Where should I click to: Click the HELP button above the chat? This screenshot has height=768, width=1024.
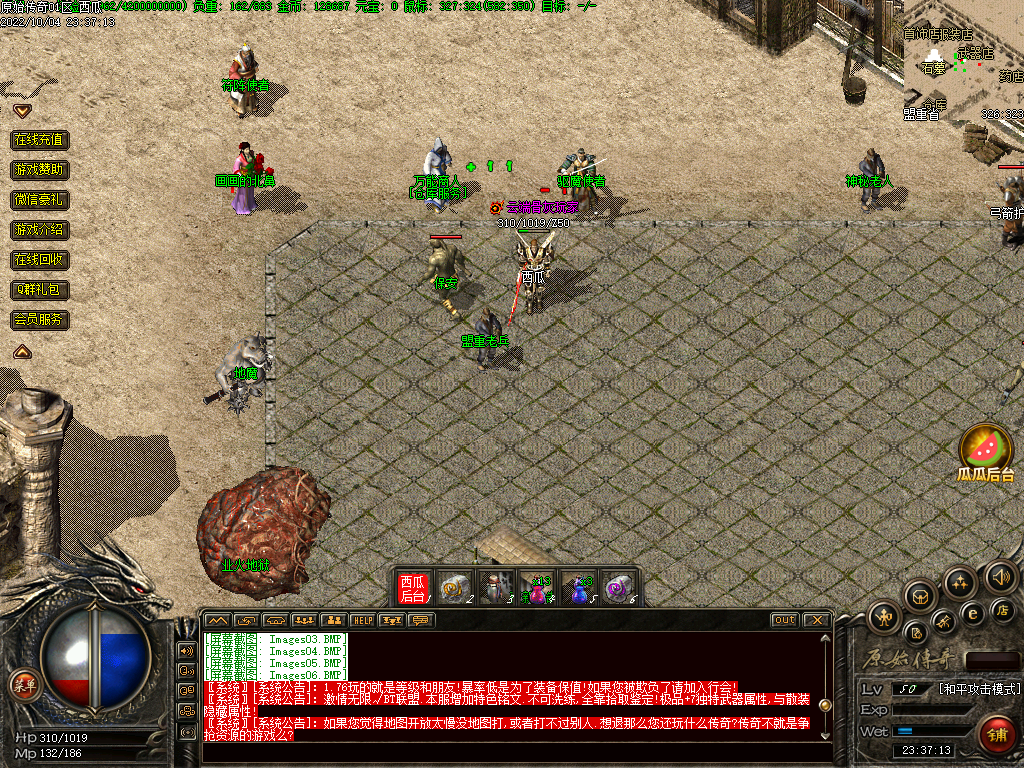coord(362,620)
